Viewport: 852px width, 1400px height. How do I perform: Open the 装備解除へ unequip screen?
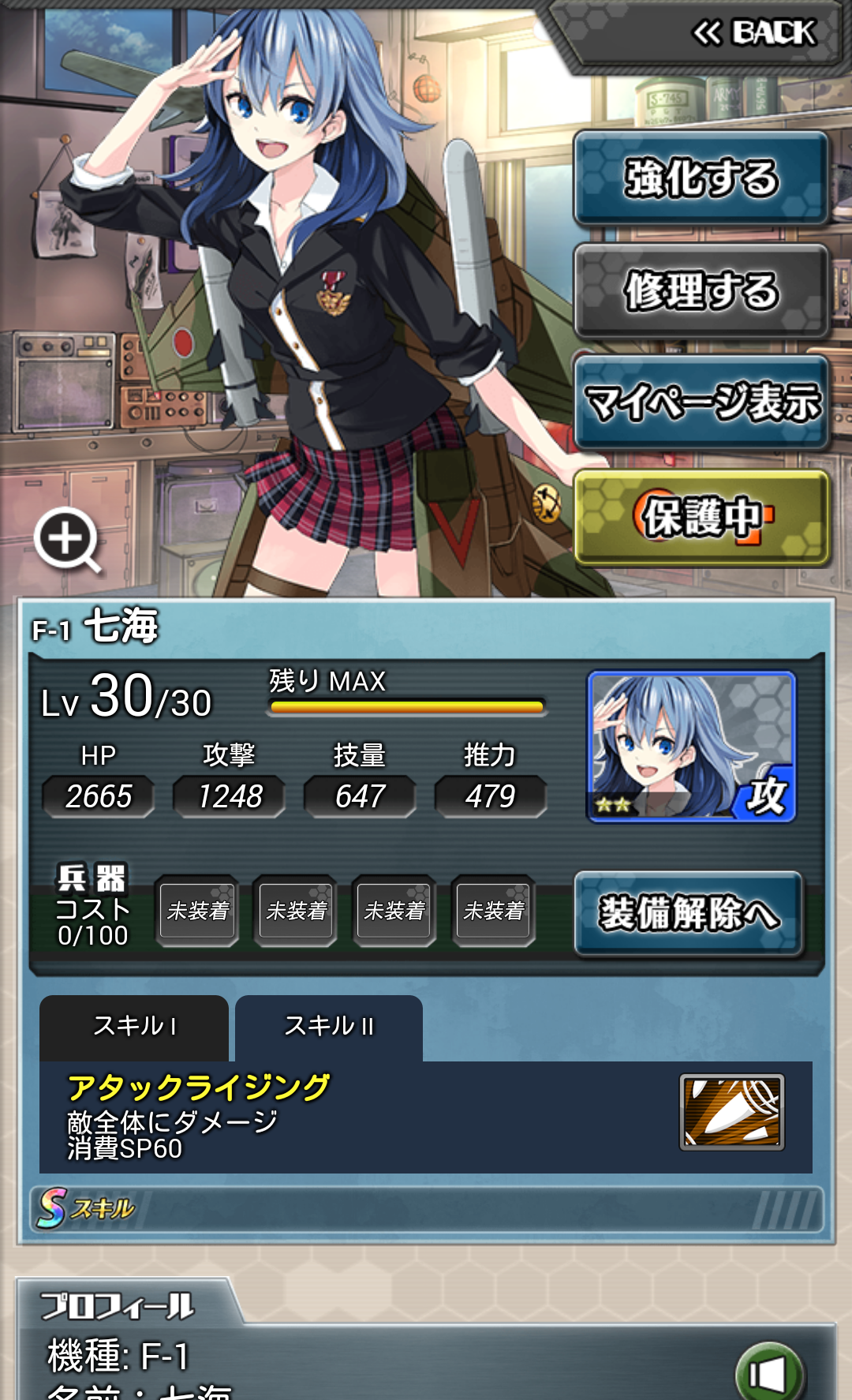point(689,913)
